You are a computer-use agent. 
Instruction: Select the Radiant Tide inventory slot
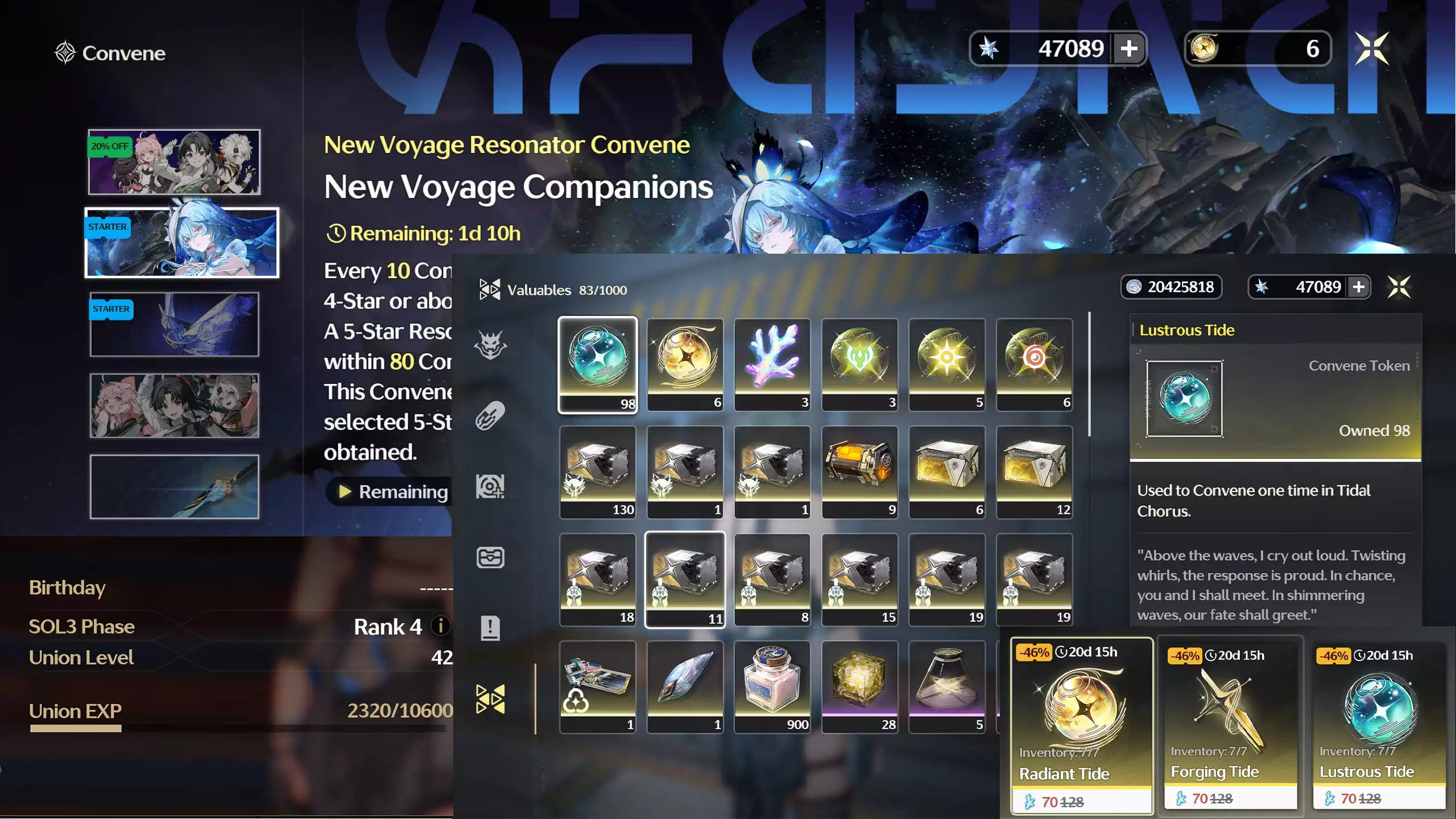tap(685, 365)
